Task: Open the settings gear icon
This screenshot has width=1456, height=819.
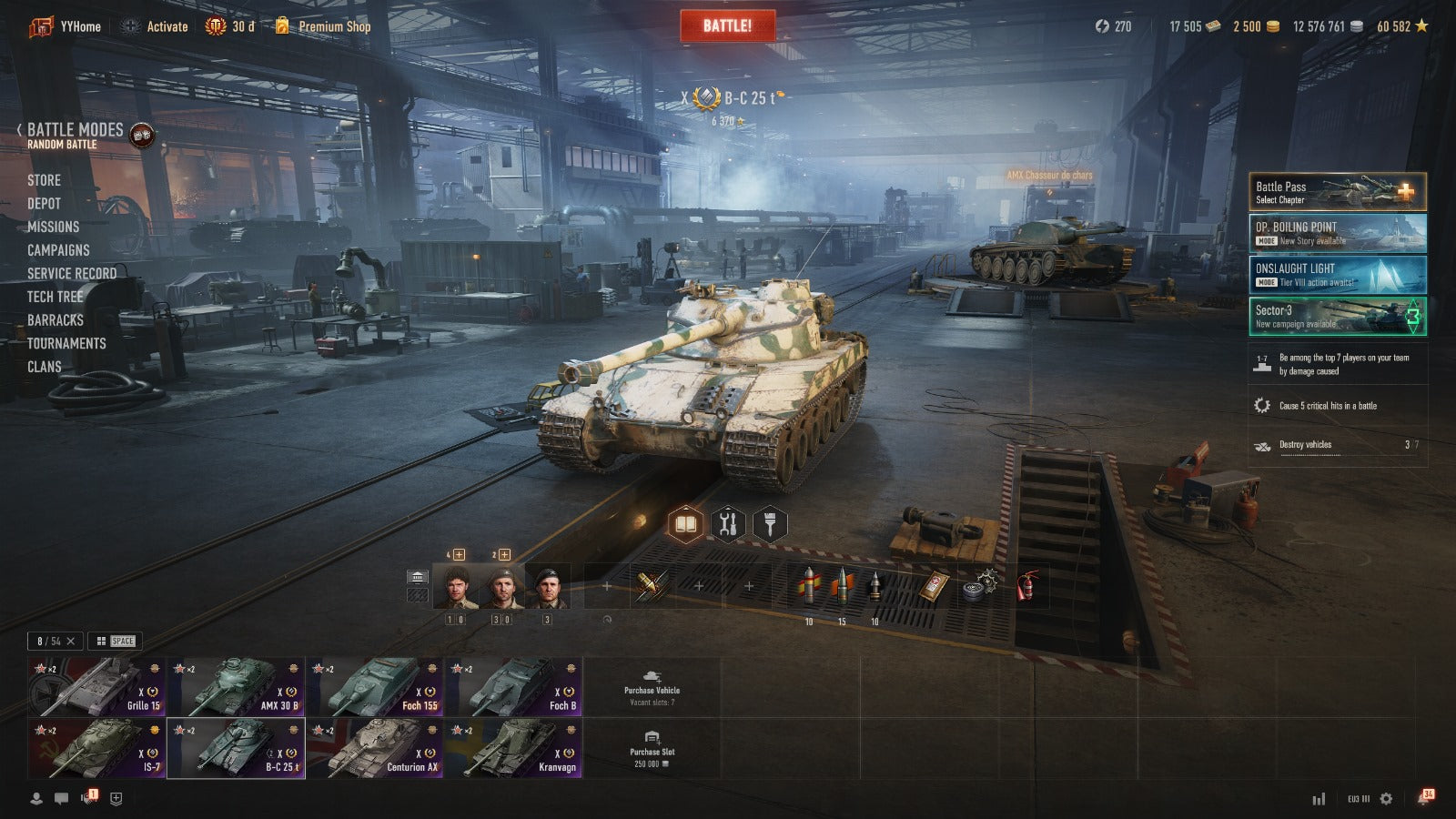Action: pos(1386,798)
